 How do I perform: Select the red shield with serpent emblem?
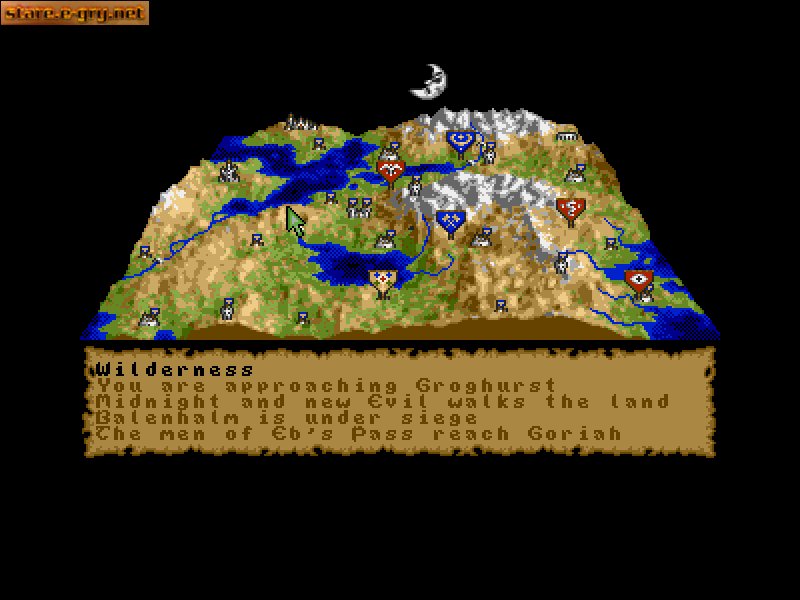[570, 209]
